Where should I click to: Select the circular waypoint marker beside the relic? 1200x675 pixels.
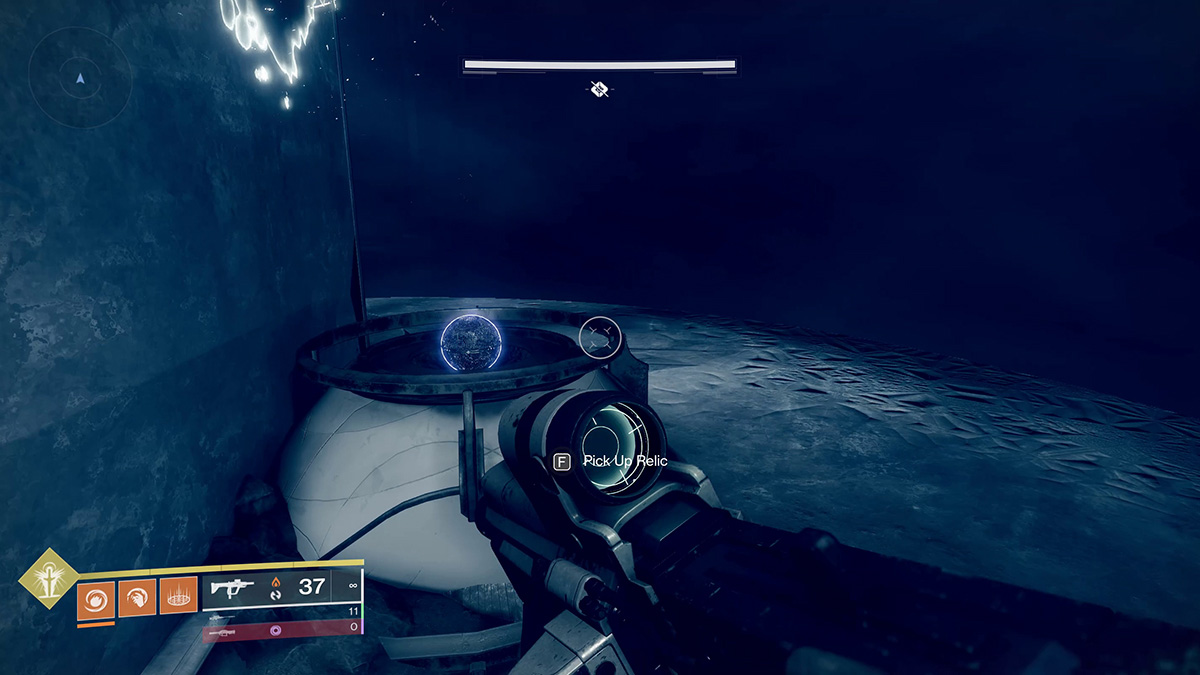(x=600, y=337)
